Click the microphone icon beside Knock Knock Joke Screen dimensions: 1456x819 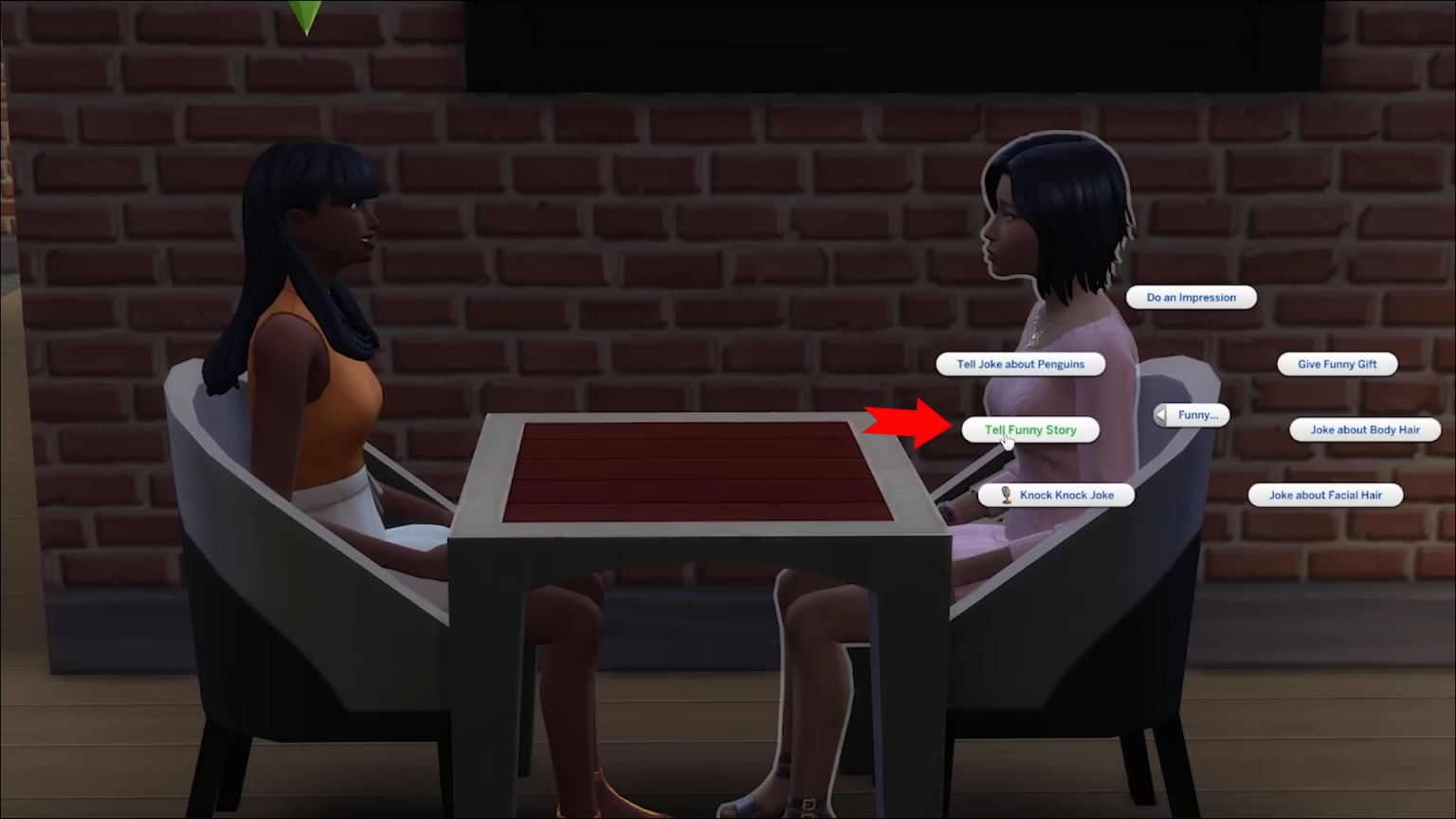tap(1008, 494)
